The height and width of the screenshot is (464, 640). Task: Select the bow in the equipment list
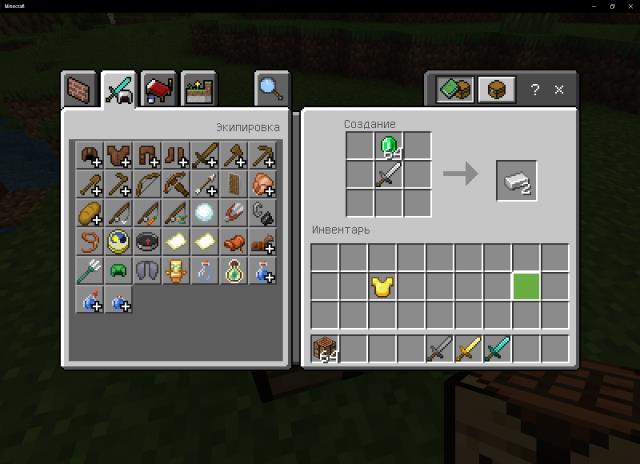click(x=147, y=184)
